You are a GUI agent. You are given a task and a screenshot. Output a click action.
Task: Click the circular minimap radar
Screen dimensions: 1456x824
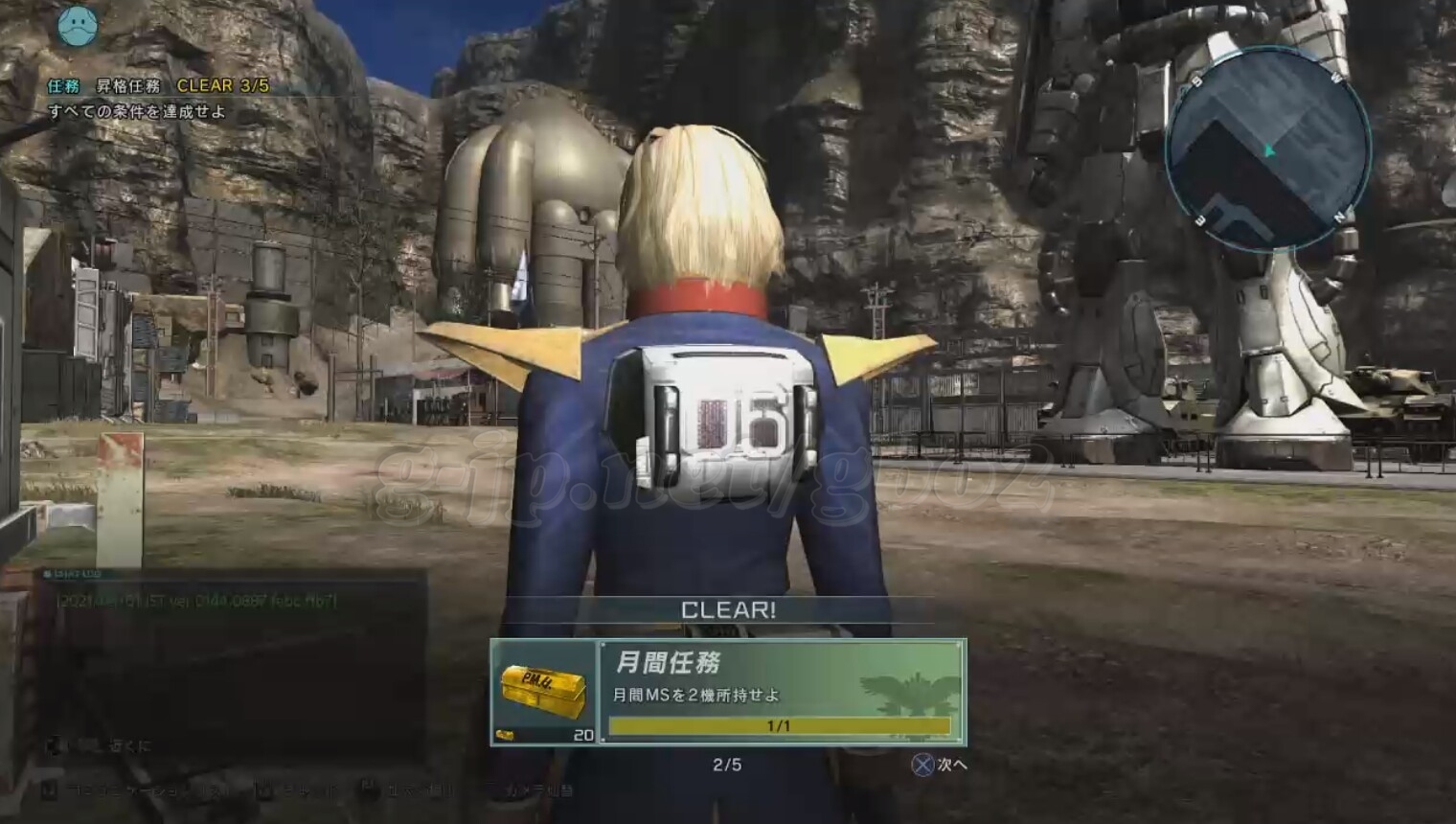pyautogui.click(x=1268, y=150)
